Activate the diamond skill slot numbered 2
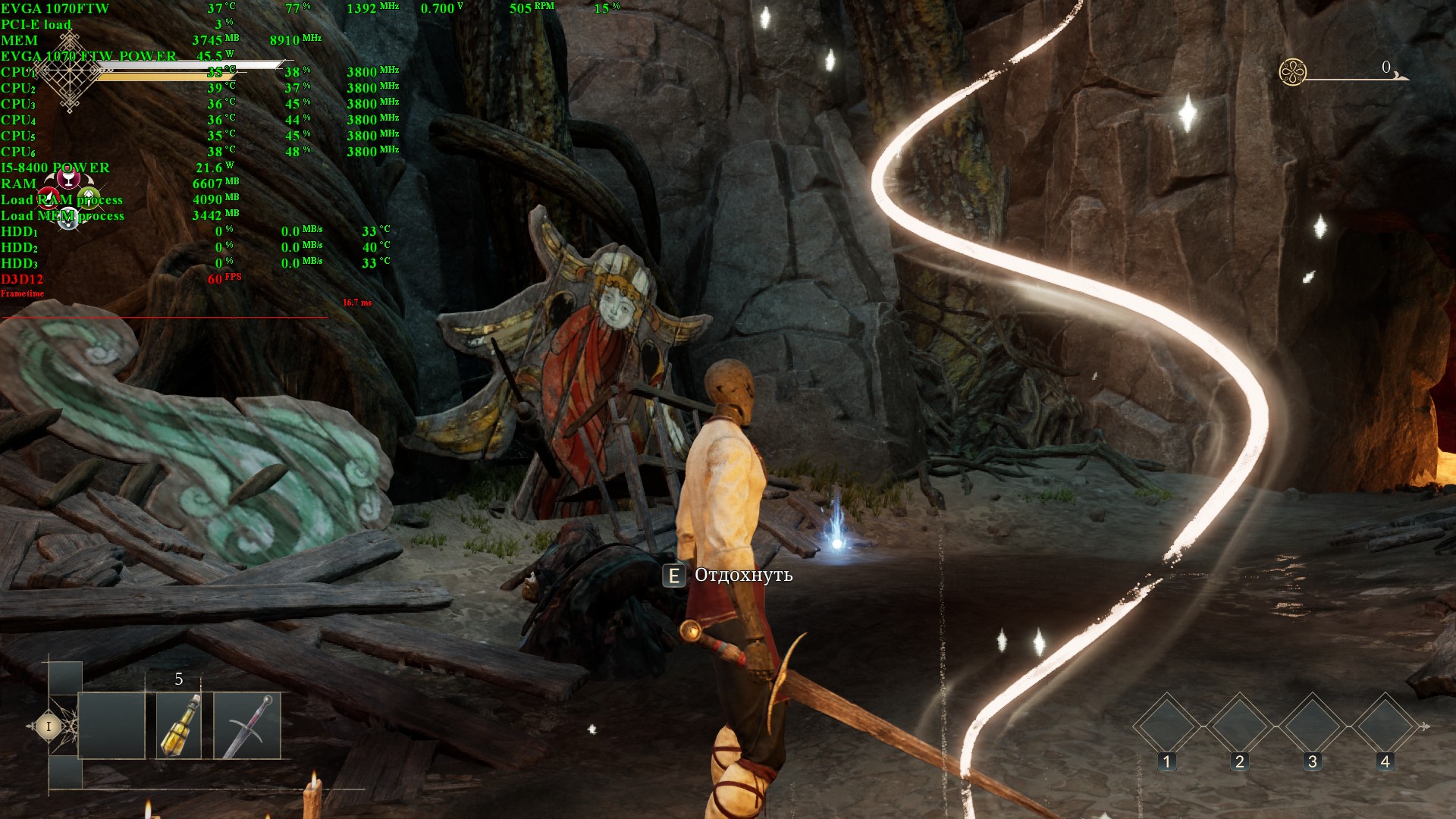Image resolution: width=1456 pixels, height=819 pixels. tap(1239, 726)
